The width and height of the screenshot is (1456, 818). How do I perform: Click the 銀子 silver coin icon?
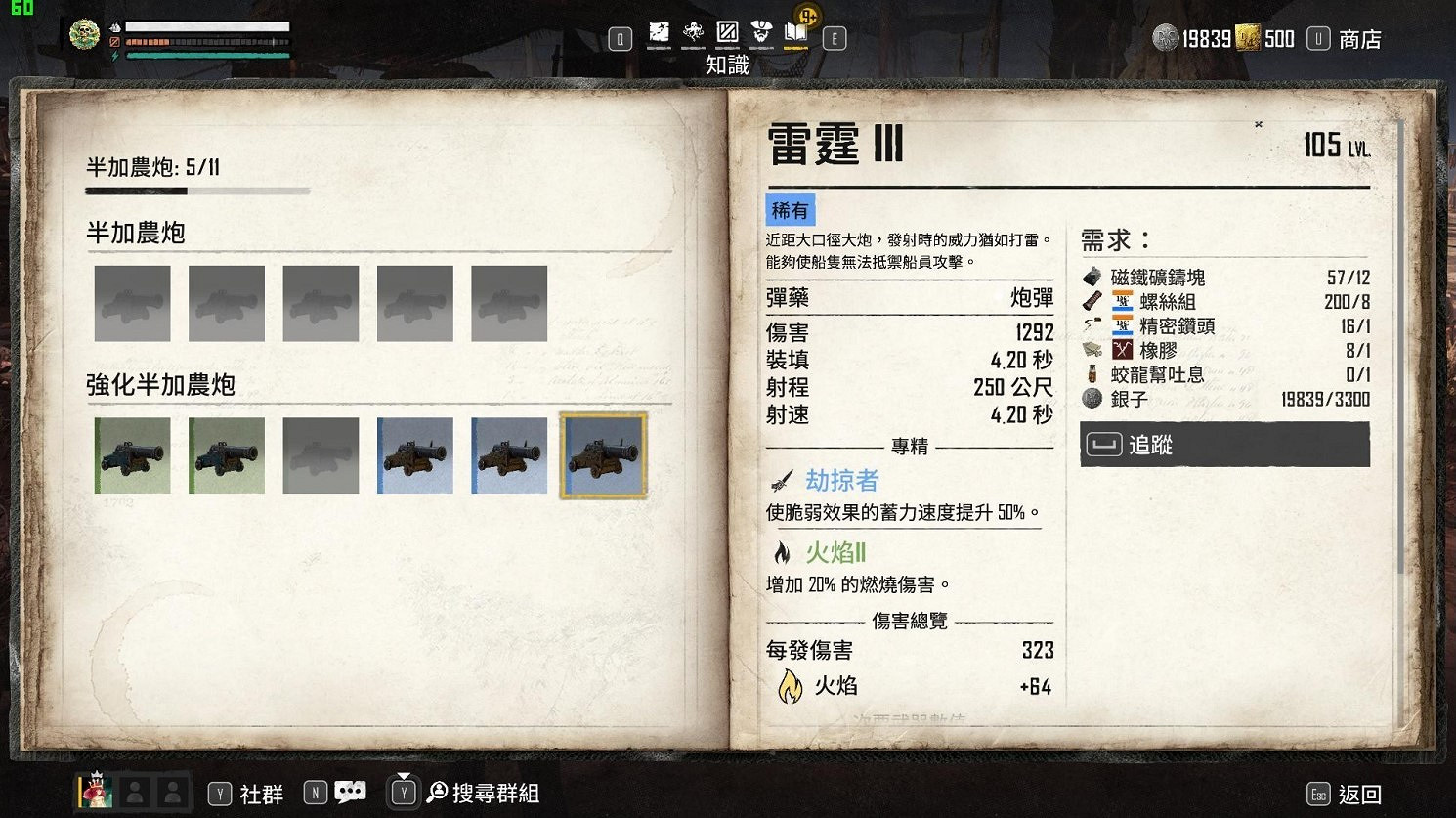click(x=1090, y=397)
